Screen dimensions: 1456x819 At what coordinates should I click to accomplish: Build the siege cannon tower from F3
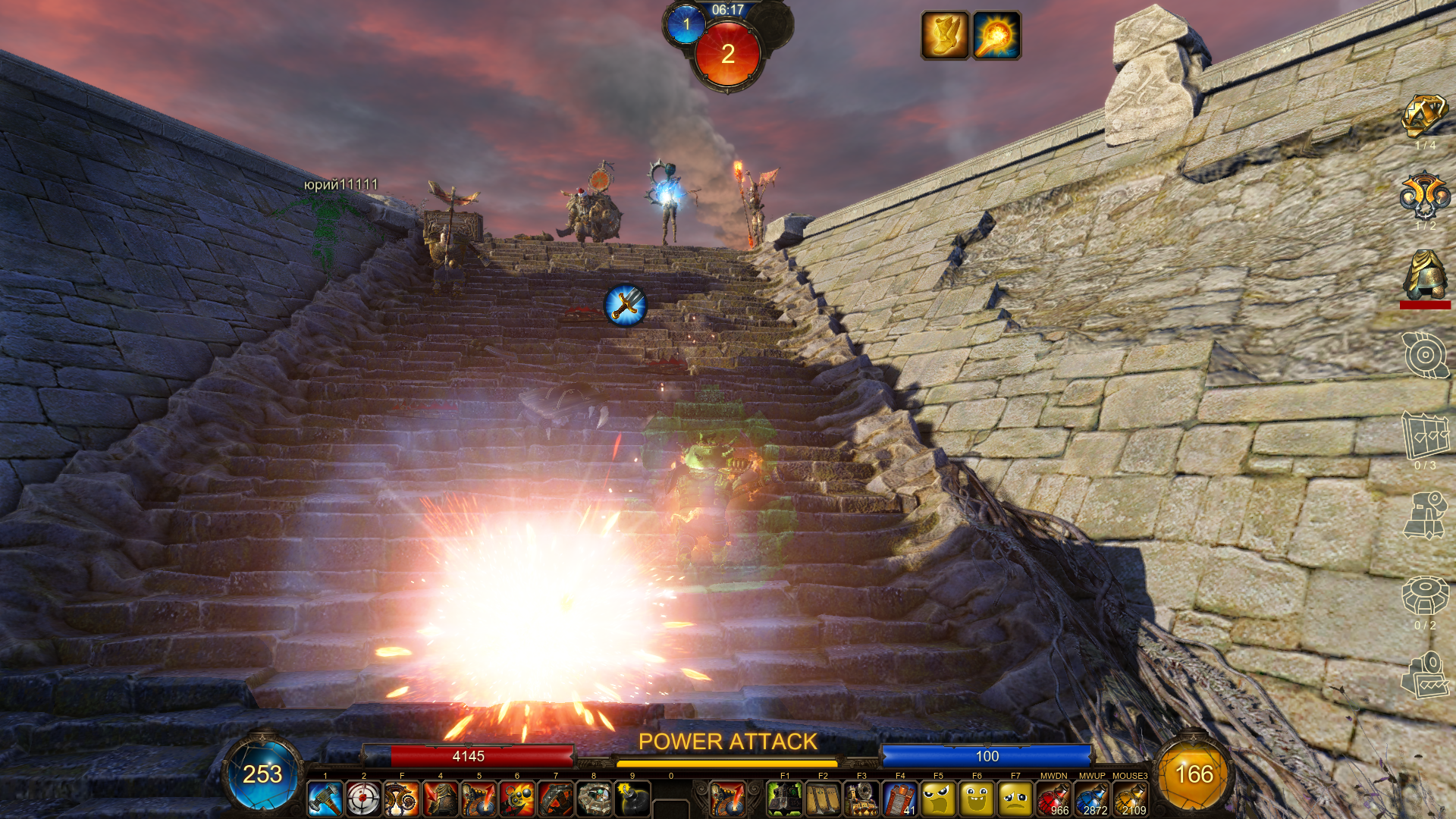coord(861,799)
